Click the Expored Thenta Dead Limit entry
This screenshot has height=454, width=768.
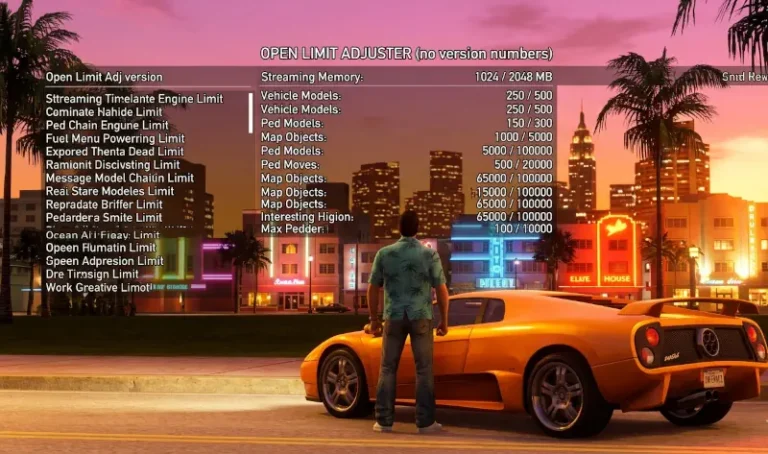pos(114,152)
